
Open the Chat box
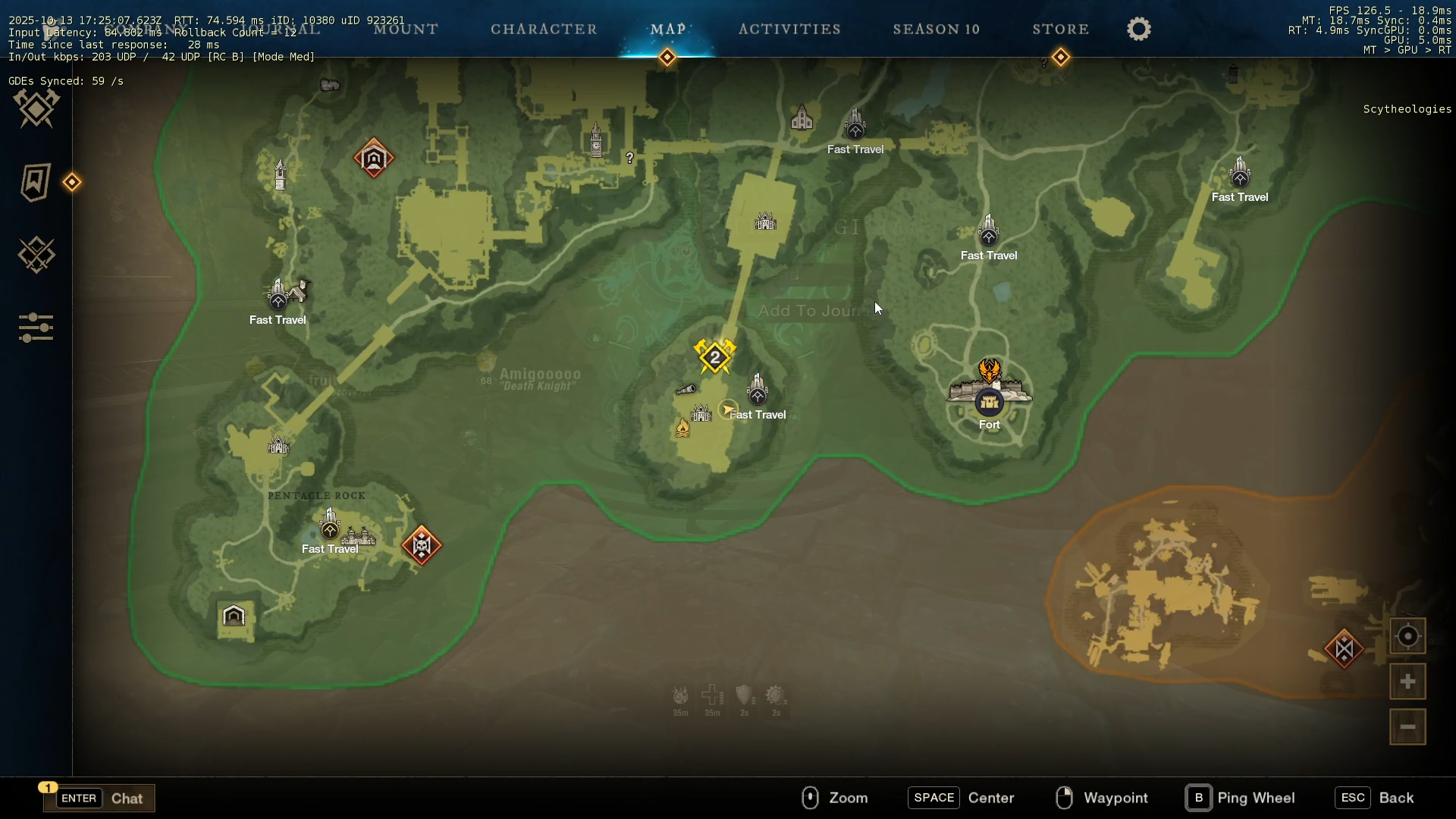(99, 798)
